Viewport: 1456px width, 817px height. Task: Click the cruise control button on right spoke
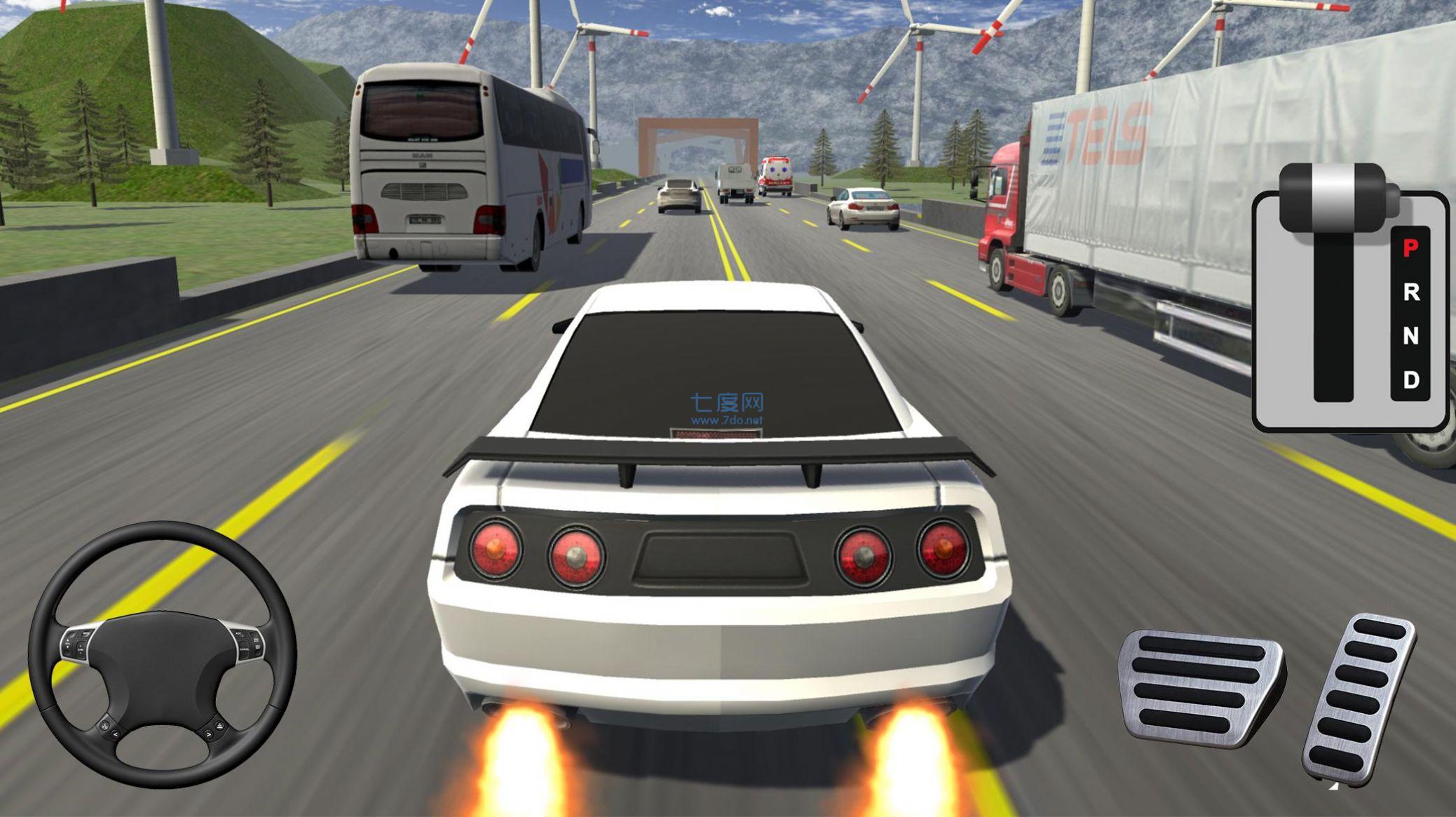pyautogui.click(x=238, y=634)
